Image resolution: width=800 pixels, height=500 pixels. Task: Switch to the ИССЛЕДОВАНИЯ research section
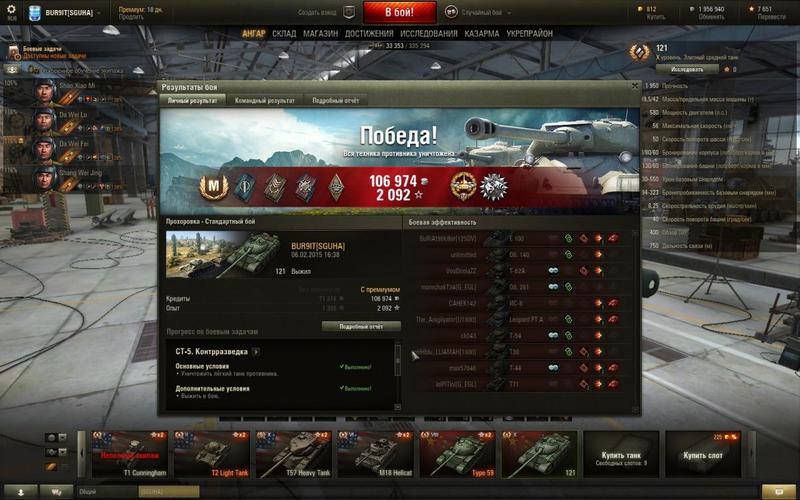431,33
